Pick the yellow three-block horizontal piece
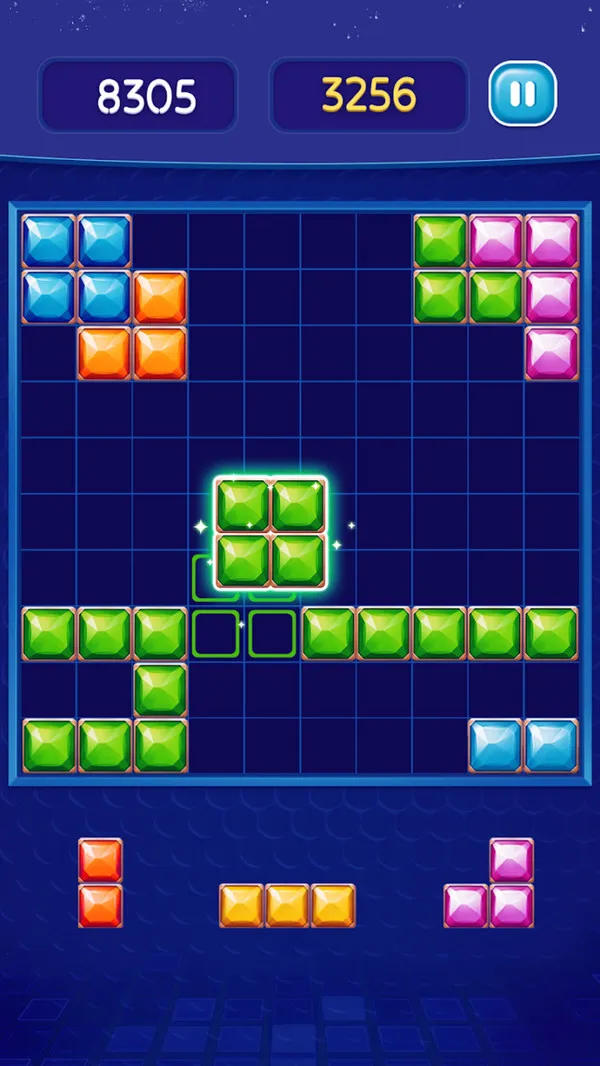The height and width of the screenshot is (1066, 600). click(x=287, y=905)
